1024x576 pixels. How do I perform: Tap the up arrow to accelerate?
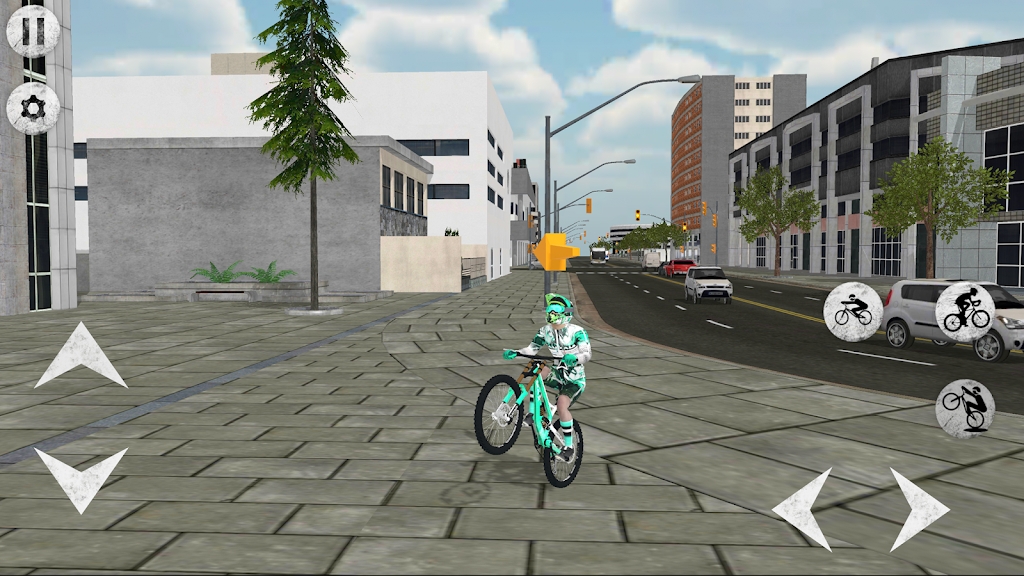[80, 356]
